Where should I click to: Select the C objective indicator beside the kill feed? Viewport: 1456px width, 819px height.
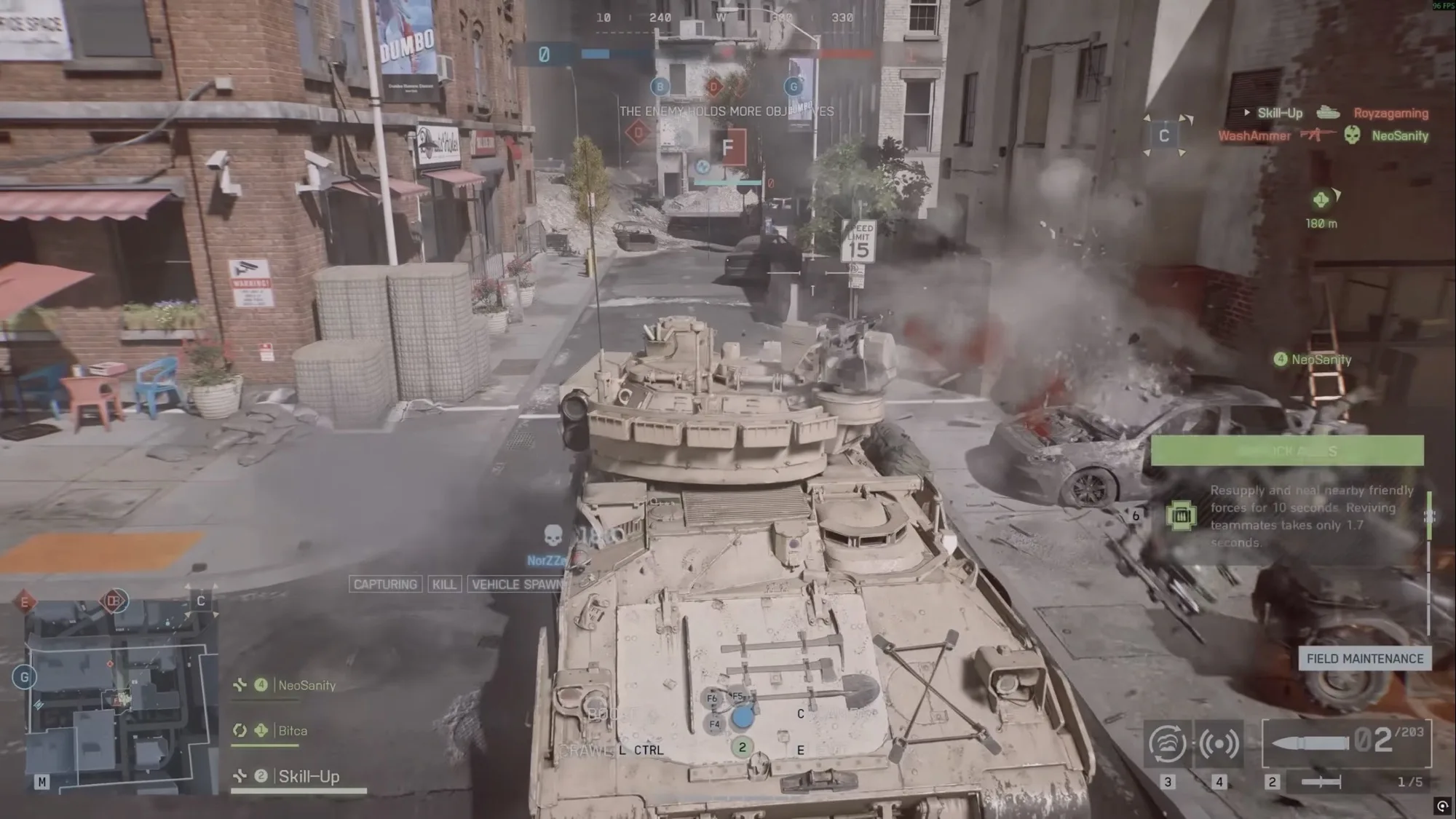1163,135
